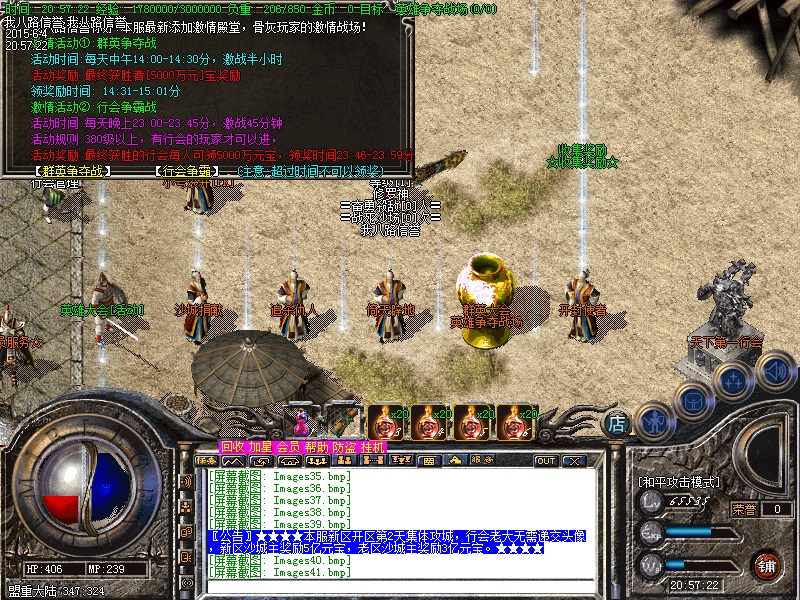Open the 群英争夺战 event link

[x=71, y=171]
